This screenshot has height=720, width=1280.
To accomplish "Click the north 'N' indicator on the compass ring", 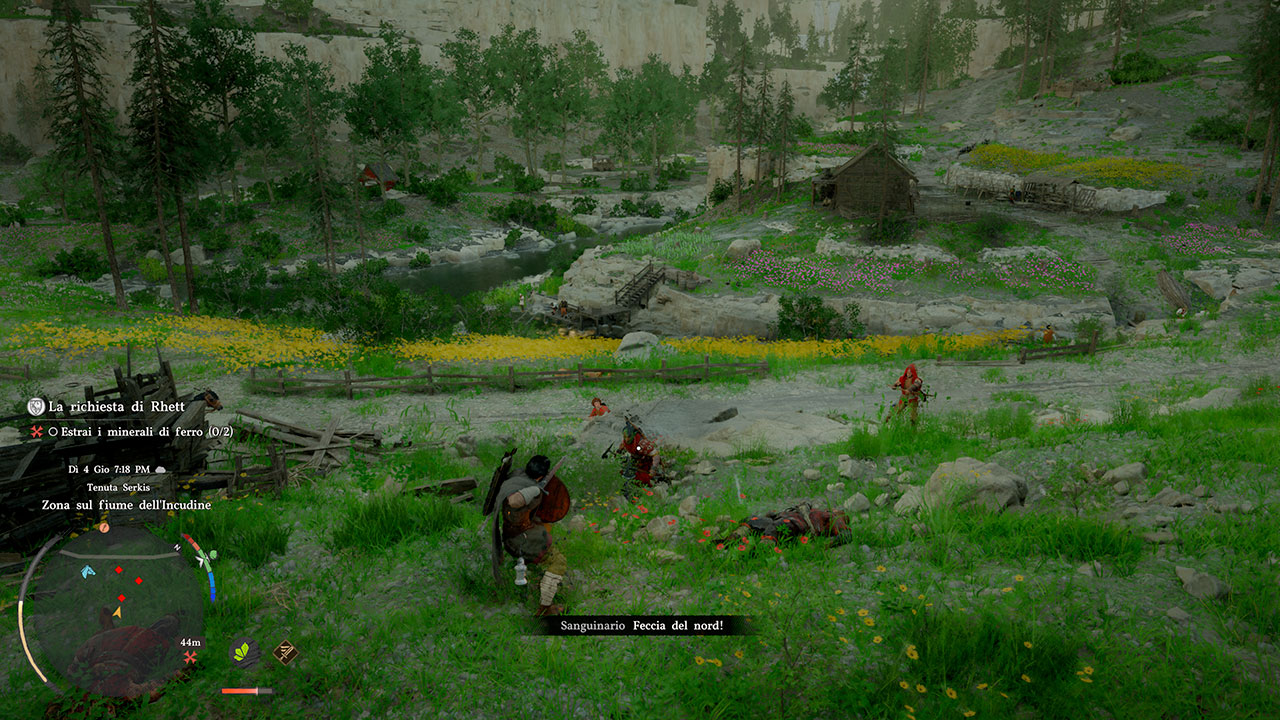I will [177, 547].
